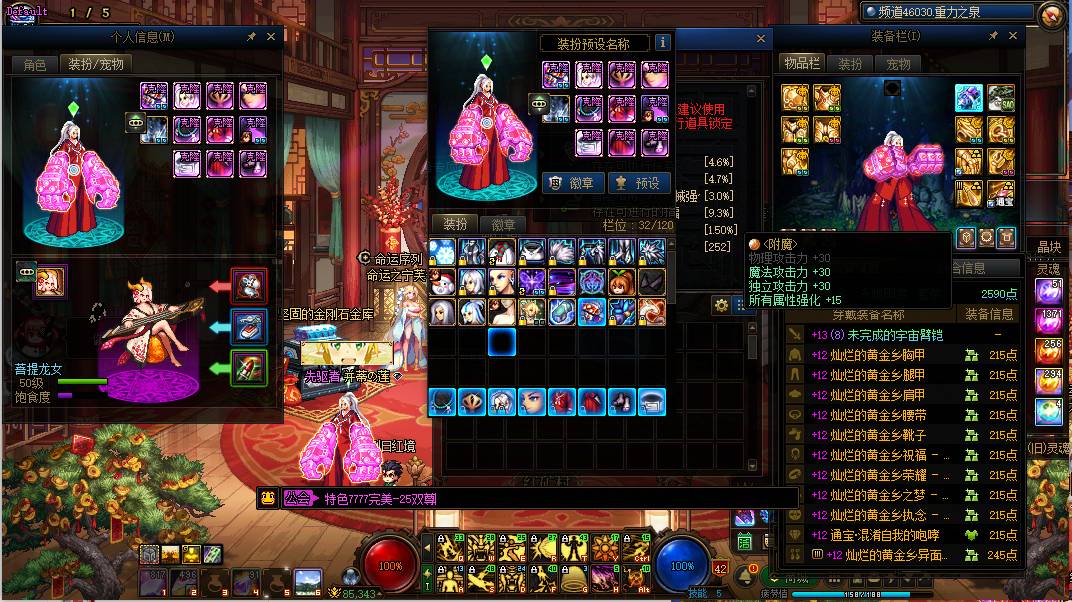Switch to the 角色 character tab
This screenshot has height=602, width=1072.
coord(34,64)
